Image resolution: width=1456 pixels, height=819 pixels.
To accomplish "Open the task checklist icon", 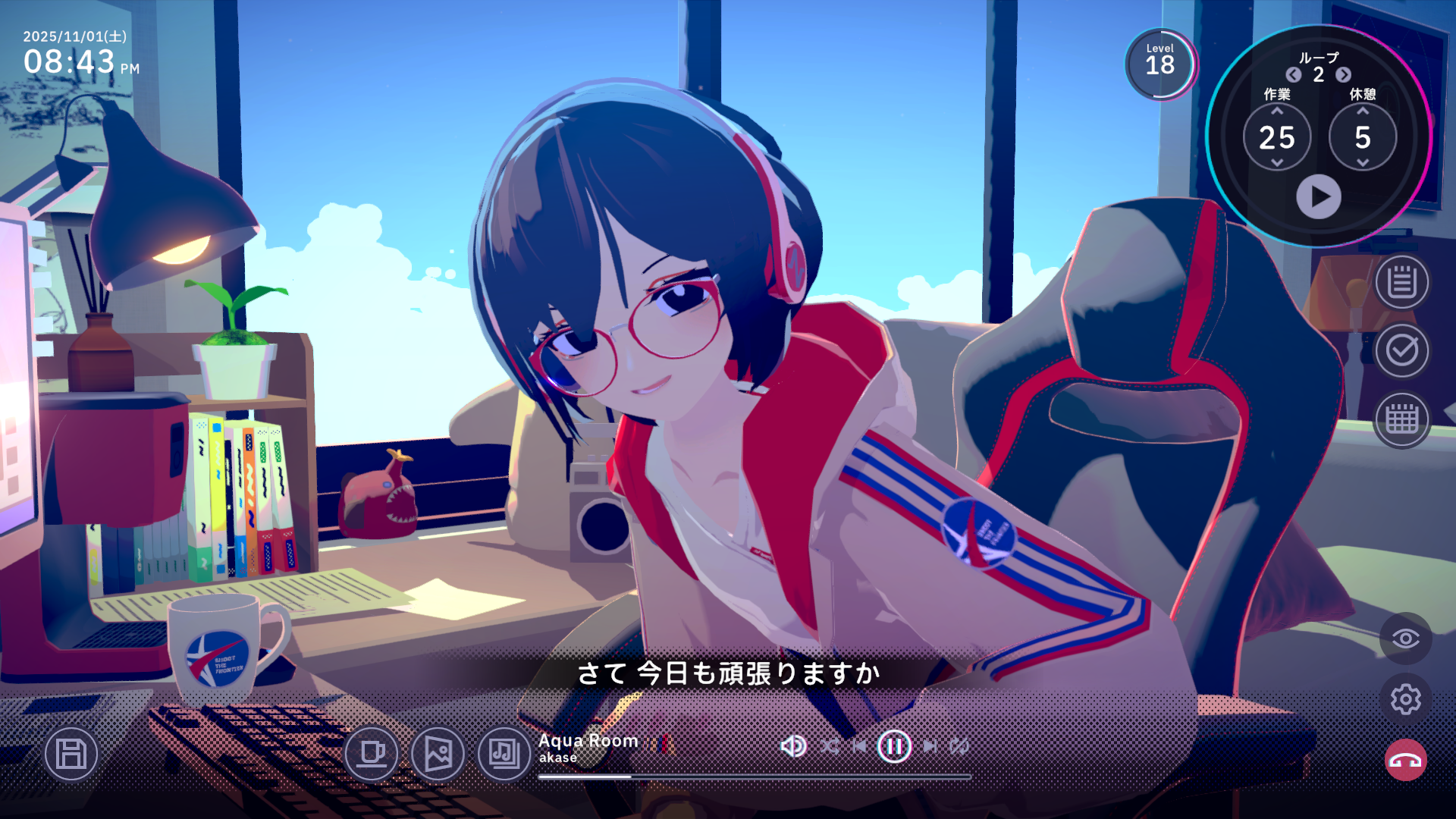I will (1401, 351).
